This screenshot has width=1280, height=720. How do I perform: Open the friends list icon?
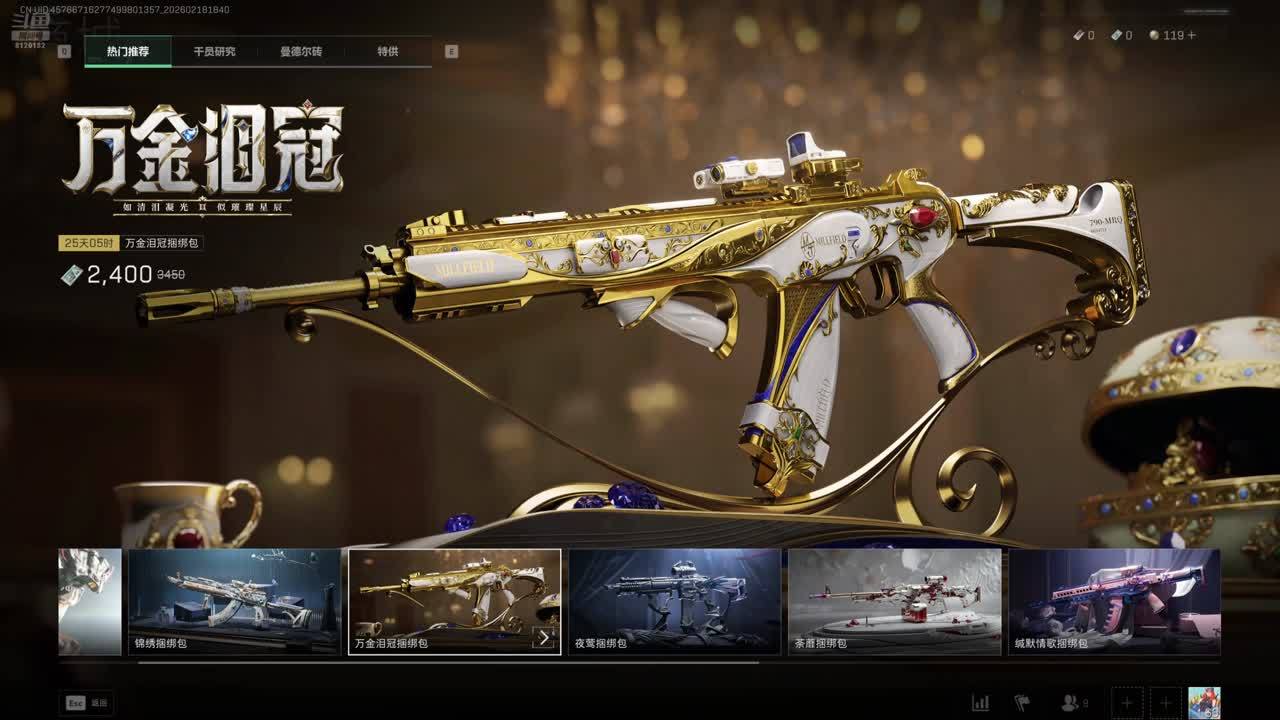point(1072,703)
